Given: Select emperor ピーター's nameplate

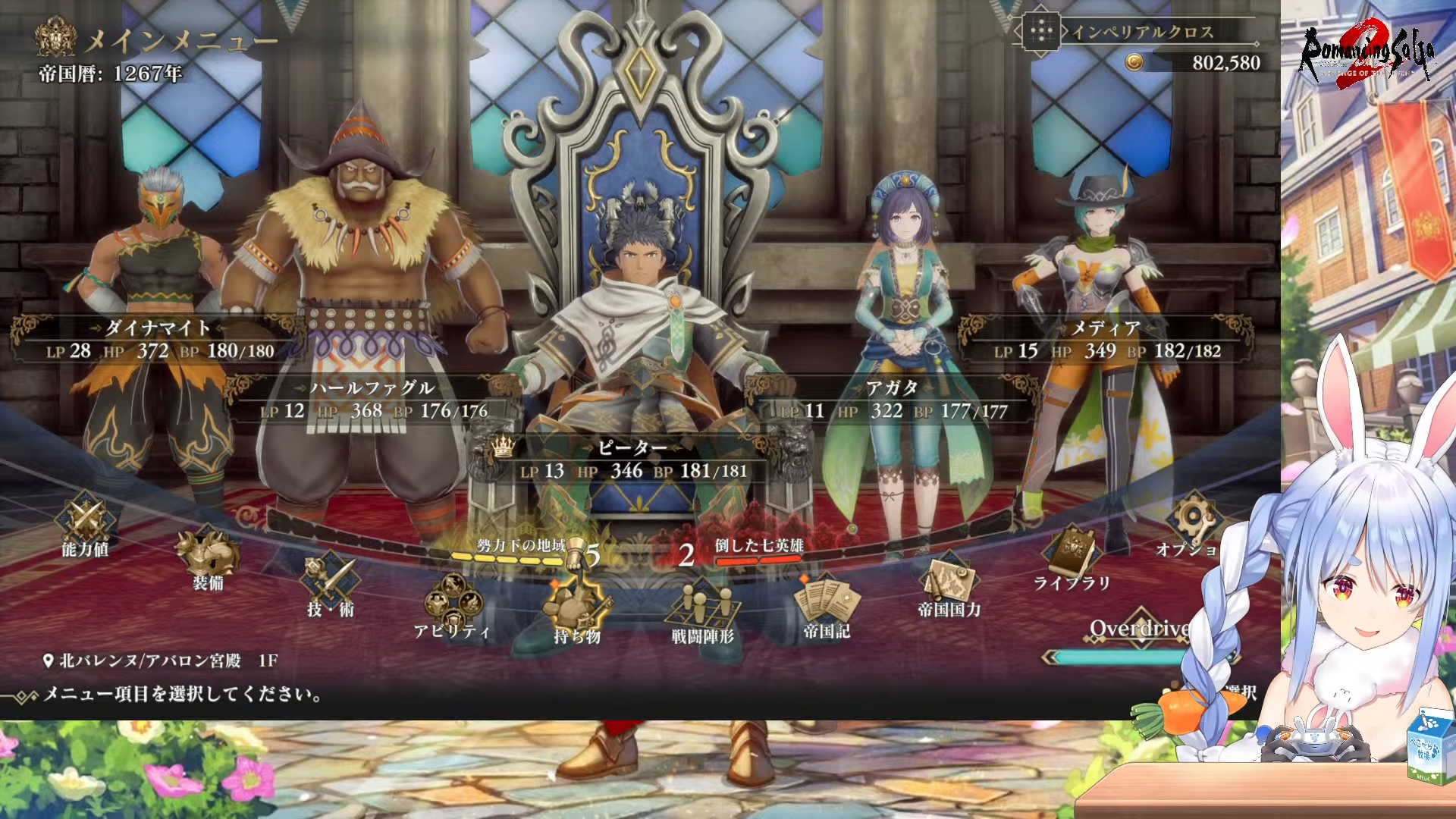Looking at the screenshot, I should (632, 460).
